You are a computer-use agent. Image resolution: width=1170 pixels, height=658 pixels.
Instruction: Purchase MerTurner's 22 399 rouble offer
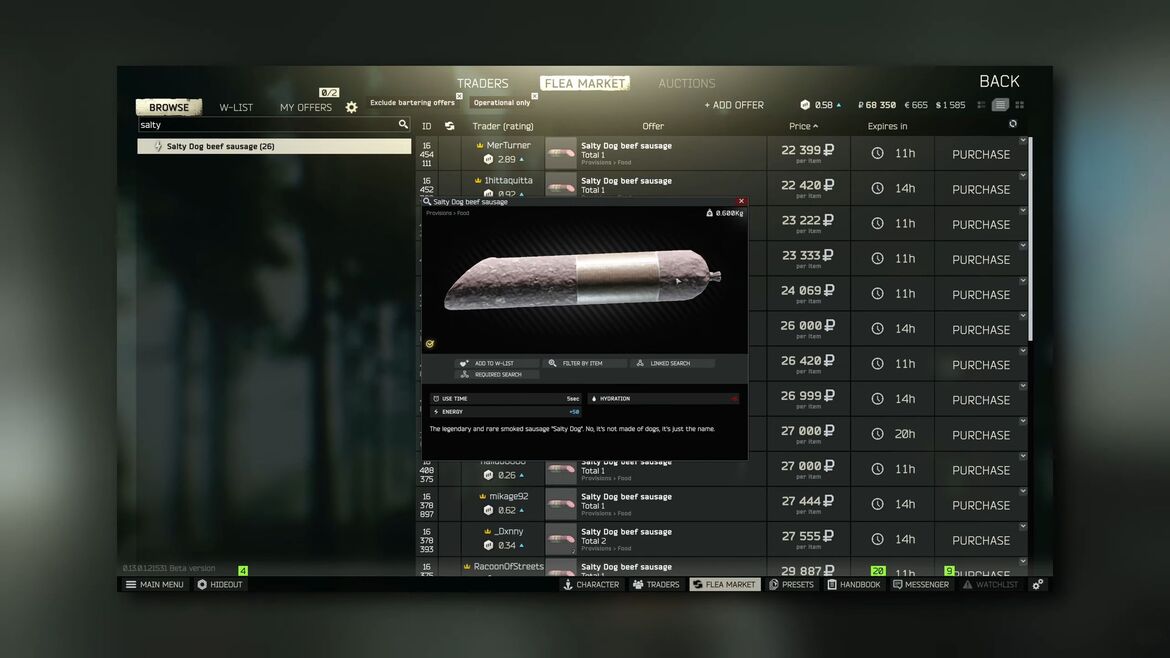980,154
